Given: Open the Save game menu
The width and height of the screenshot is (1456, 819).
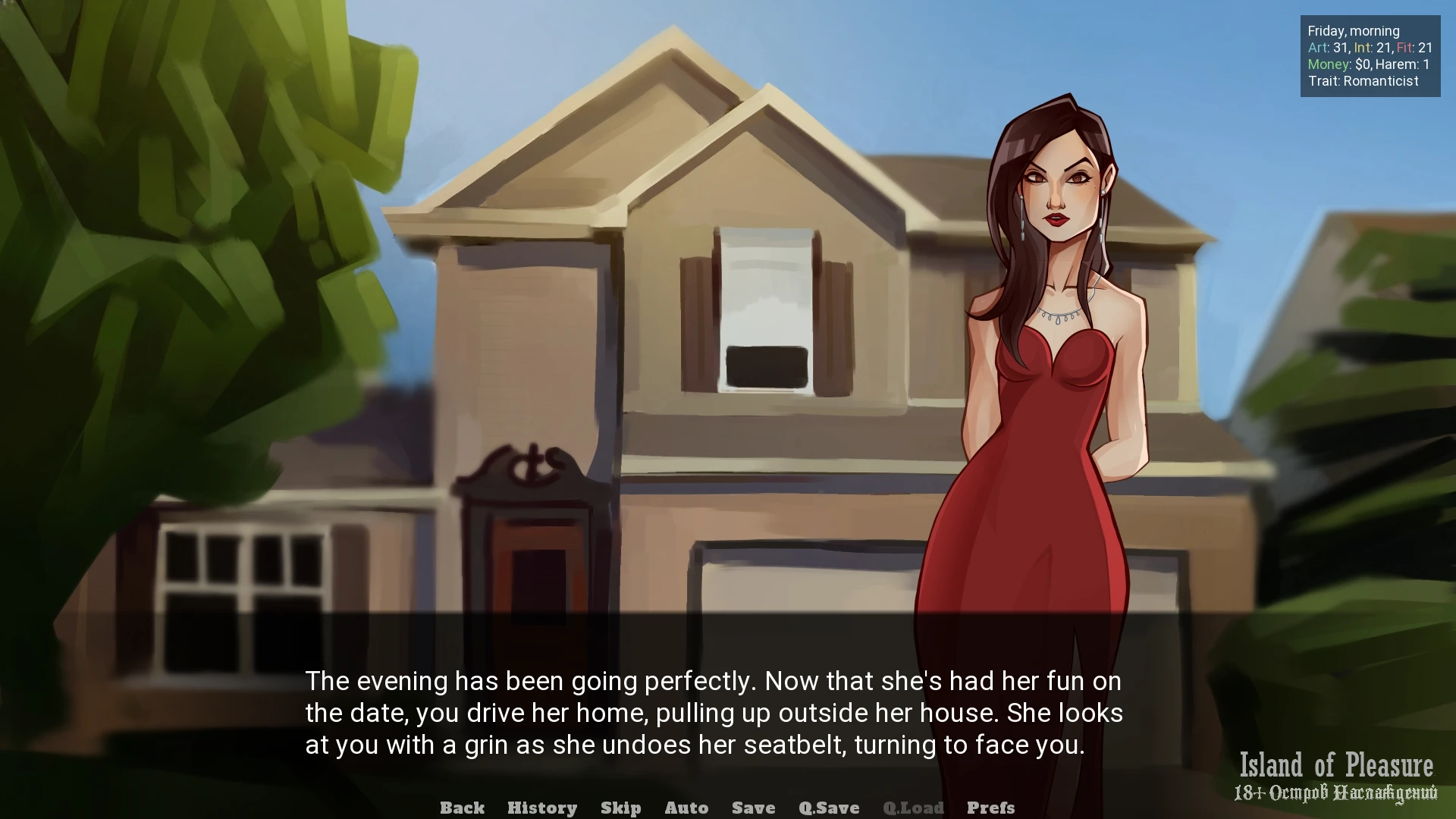Looking at the screenshot, I should [x=753, y=808].
